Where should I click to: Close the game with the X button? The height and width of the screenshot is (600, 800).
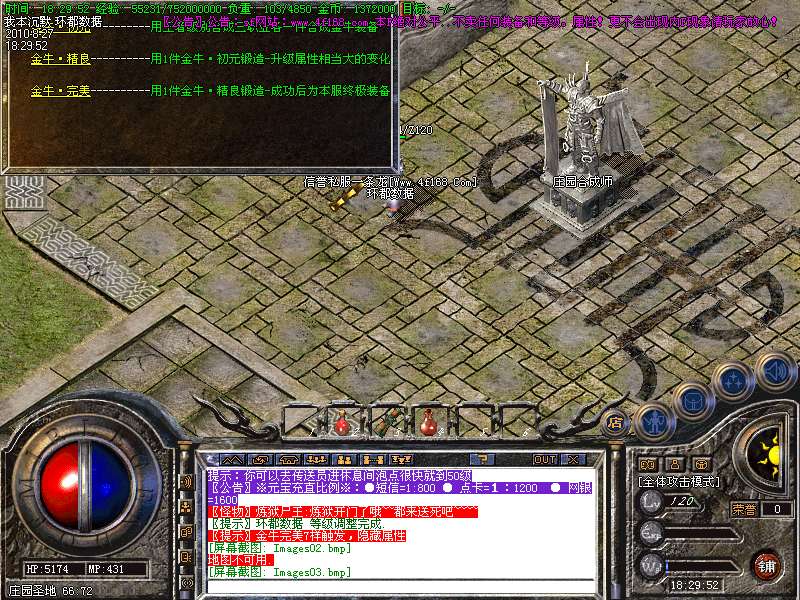pos(574,459)
